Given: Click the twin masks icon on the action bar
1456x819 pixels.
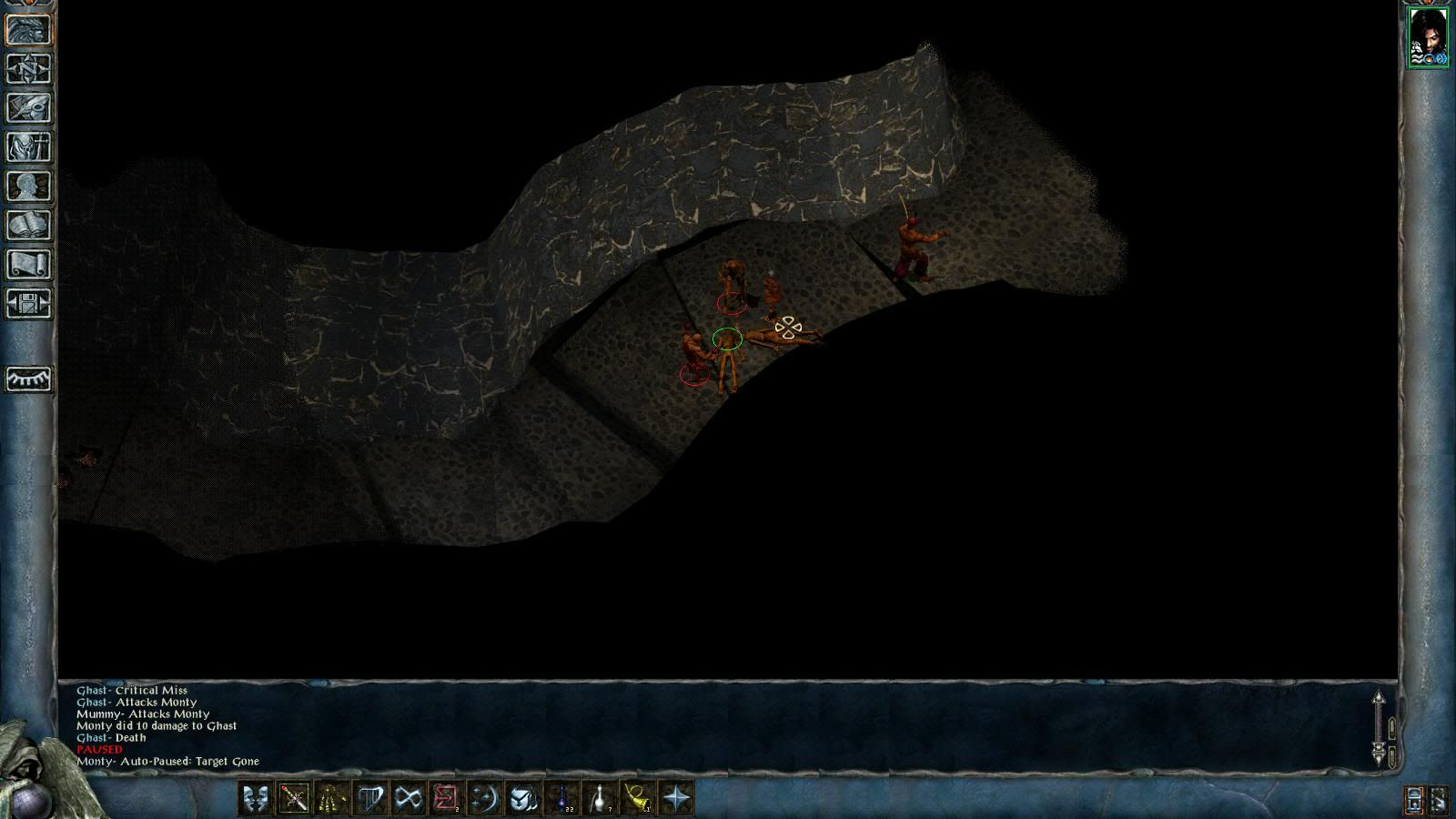Looking at the screenshot, I should (x=256, y=798).
